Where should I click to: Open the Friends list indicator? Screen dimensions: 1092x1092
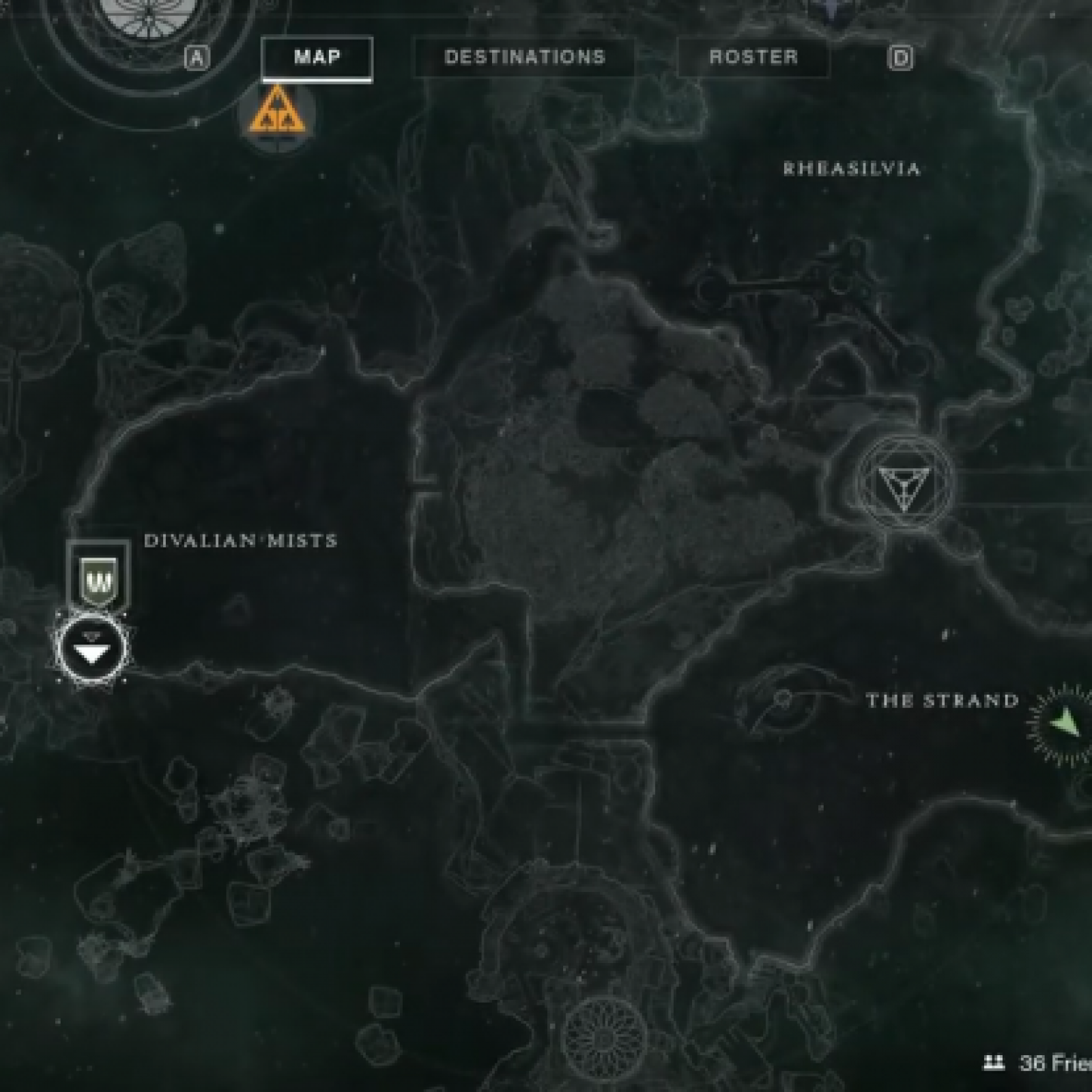coord(1037,1063)
